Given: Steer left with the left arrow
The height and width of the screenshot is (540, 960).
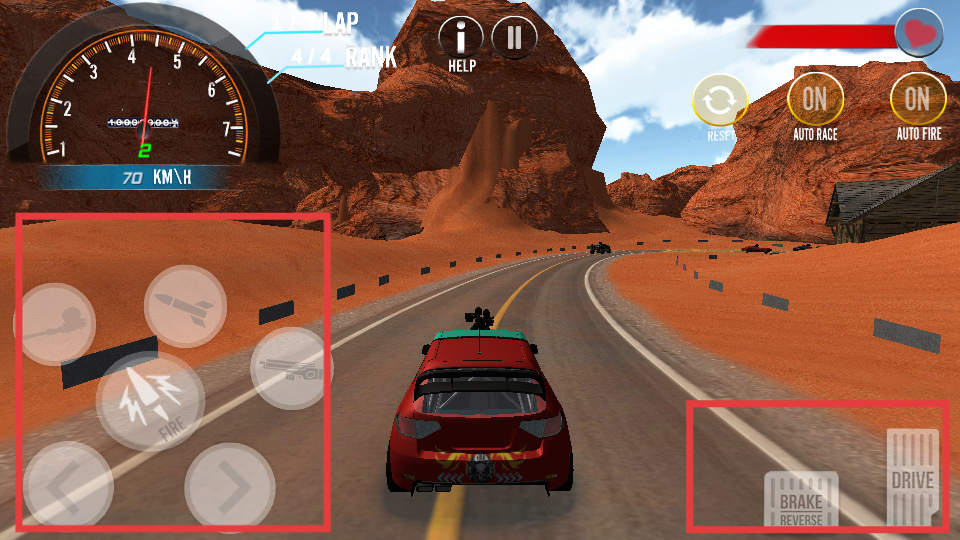Looking at the screenshot, I should 68,487.
